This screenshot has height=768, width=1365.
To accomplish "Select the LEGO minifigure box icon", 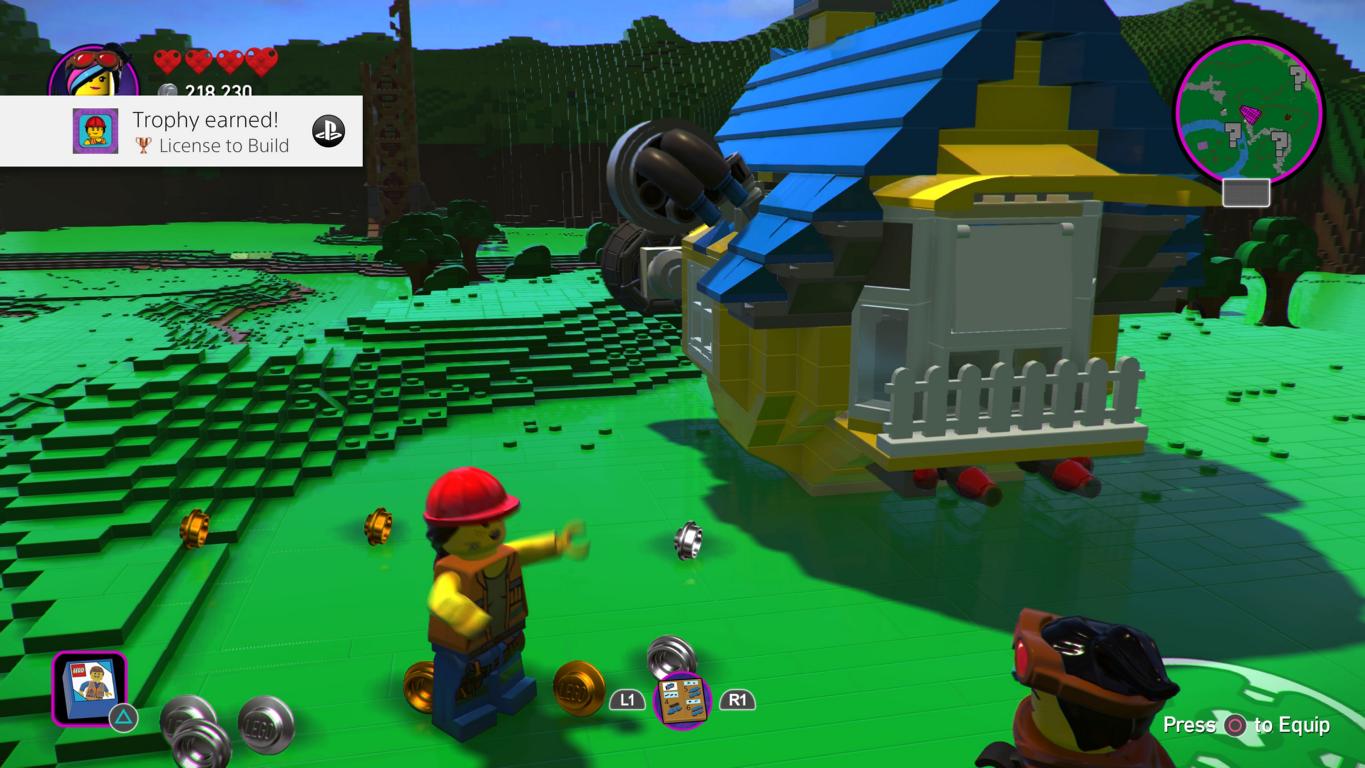I will [x=89, y=687].
